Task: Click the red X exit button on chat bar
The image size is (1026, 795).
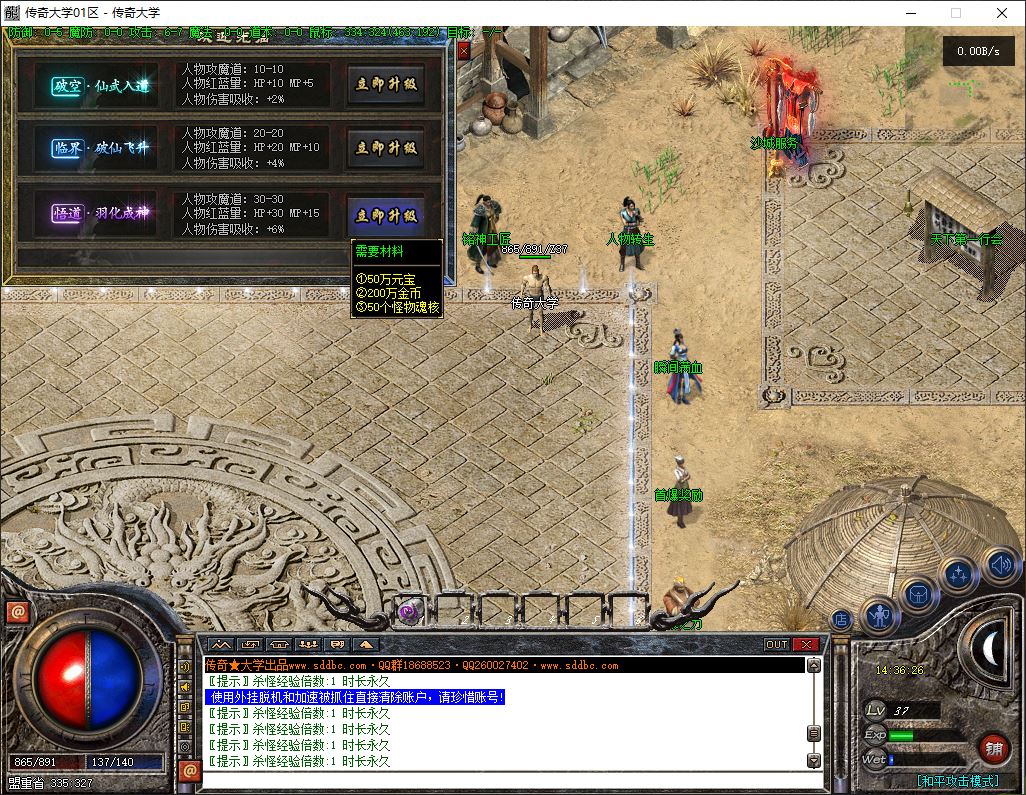Action: 806,645
